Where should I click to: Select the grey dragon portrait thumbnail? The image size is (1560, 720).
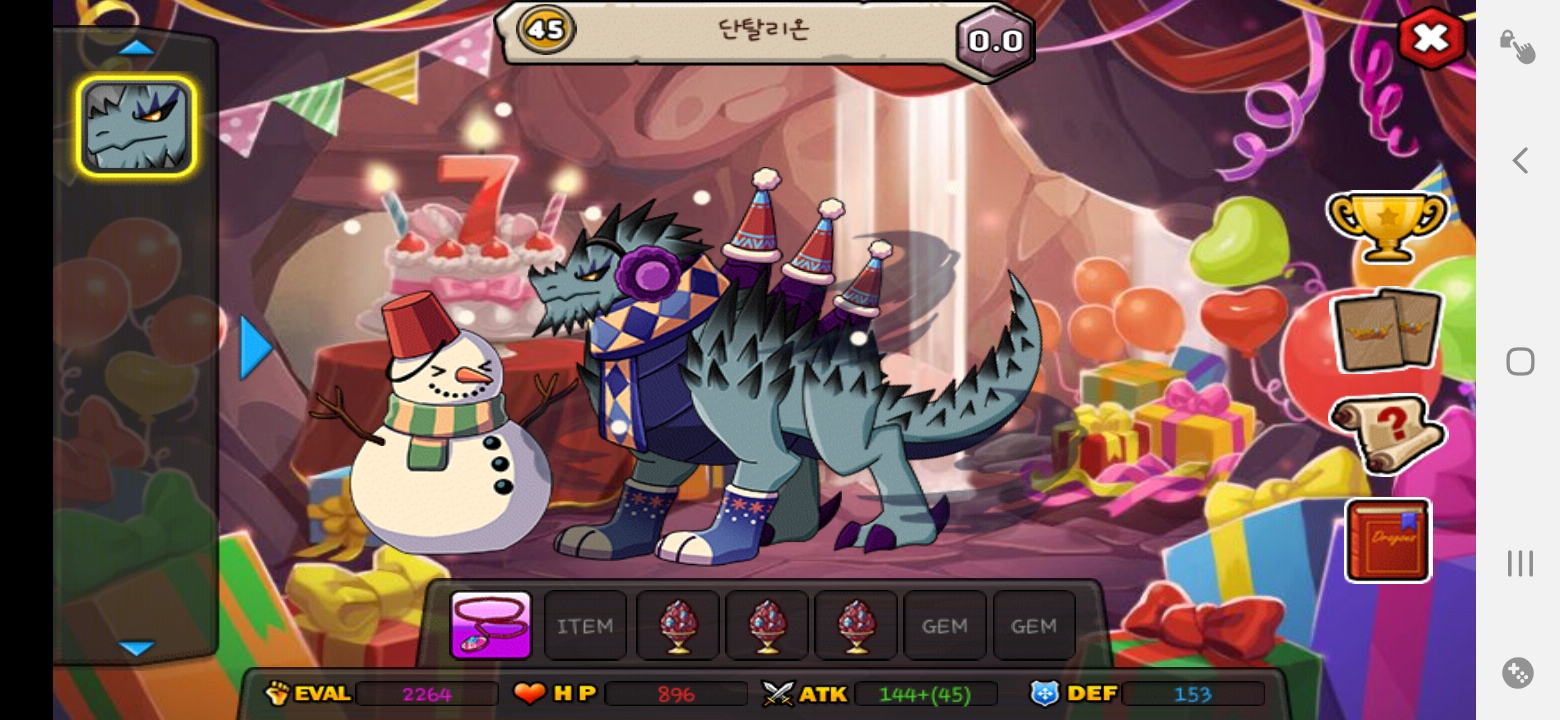click(x=136, y=127)
